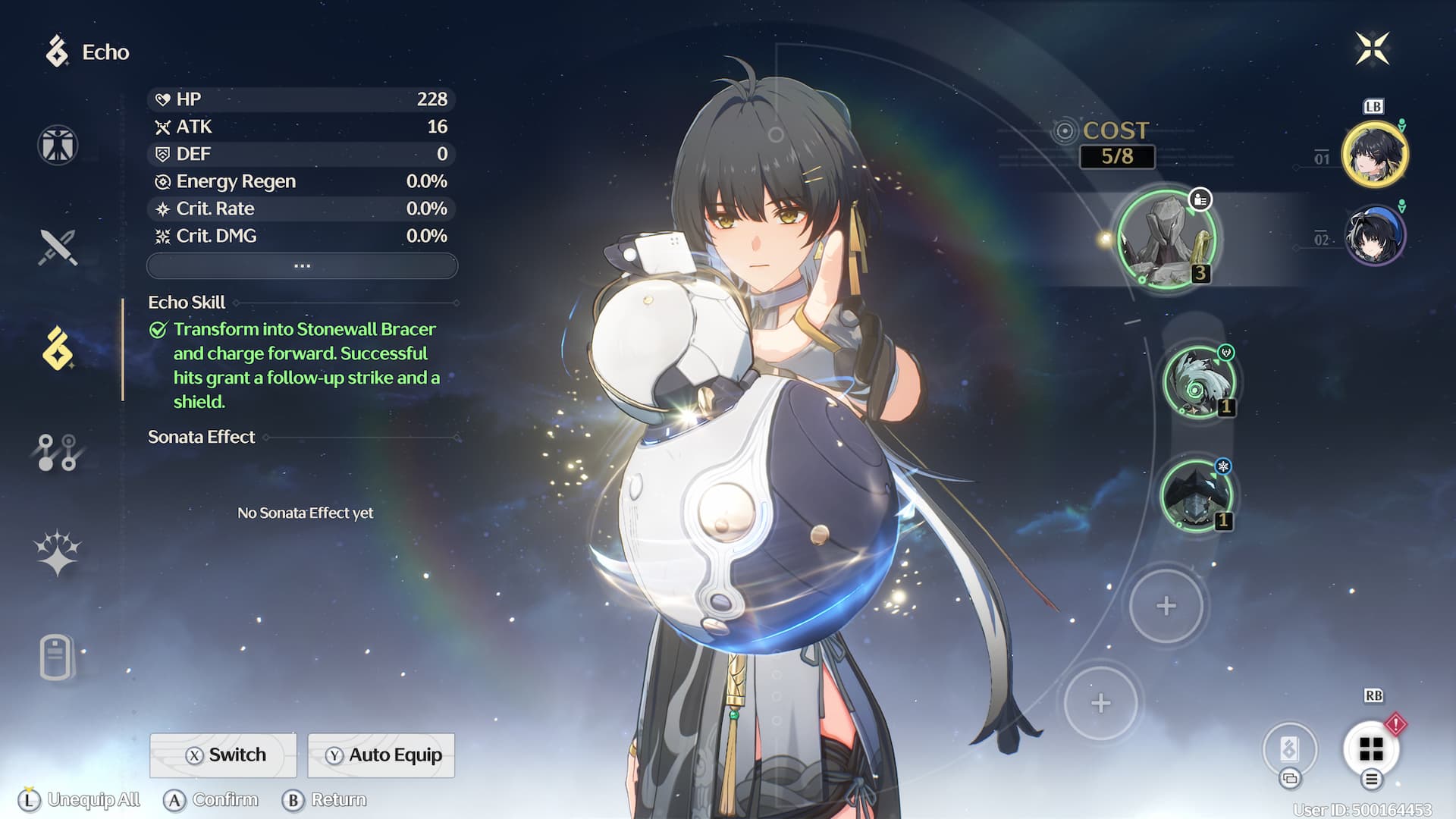Screen dimensions: 1456x819
Task: Click the echo card button near bottom right
Action: click(1289, 749)
